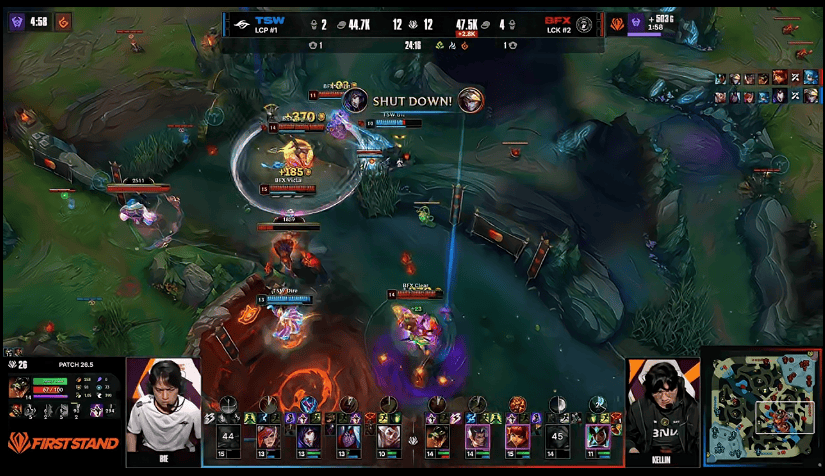
Task: Select the level 11 teal-haired champion portrait
Action: (x=597, y=437)
